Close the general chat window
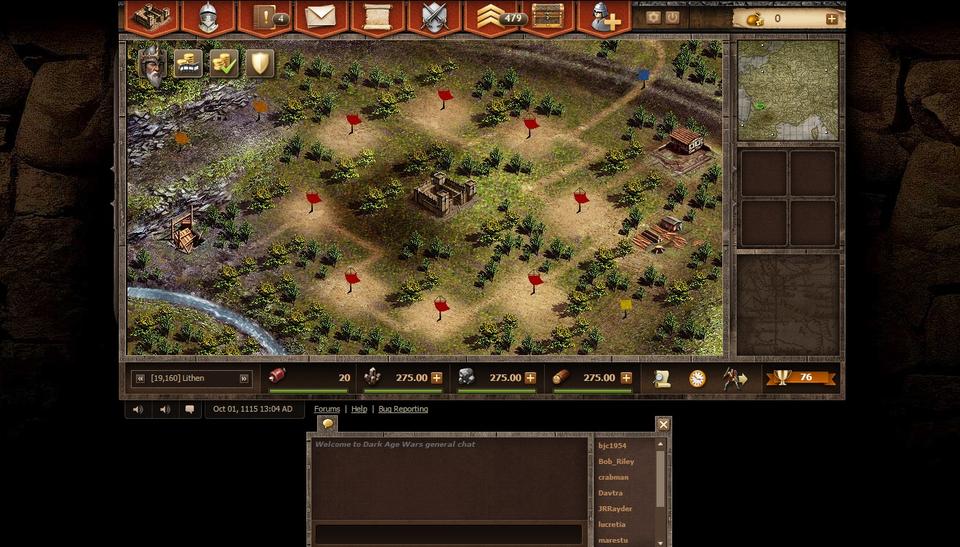Viewport: 960px width, 547px height. click(663, 424)
